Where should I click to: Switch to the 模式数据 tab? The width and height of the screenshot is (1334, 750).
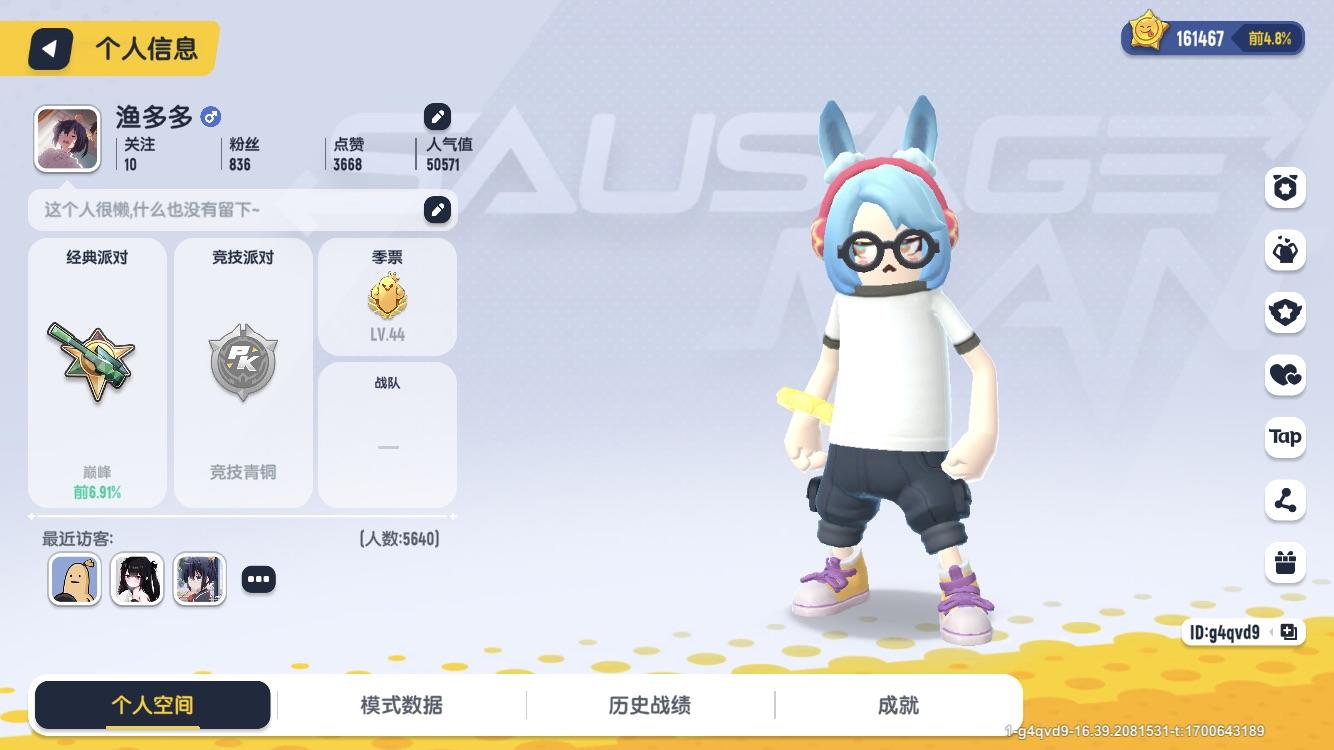(x=399, y=705)
